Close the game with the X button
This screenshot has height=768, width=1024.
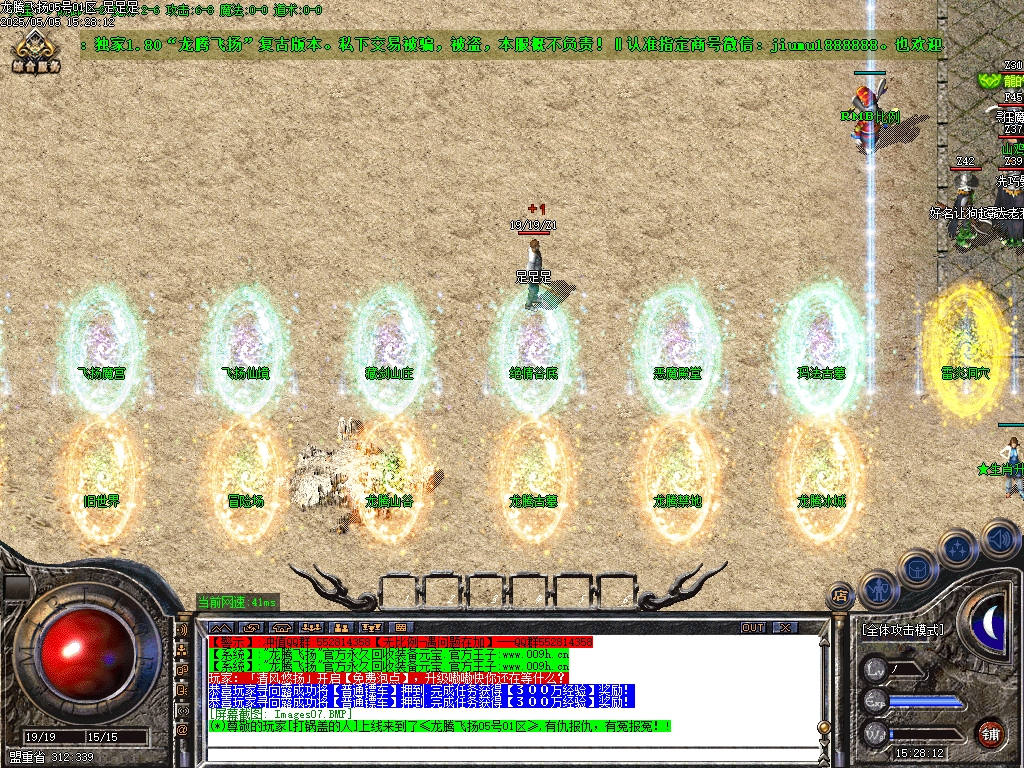tap(785, 627)
